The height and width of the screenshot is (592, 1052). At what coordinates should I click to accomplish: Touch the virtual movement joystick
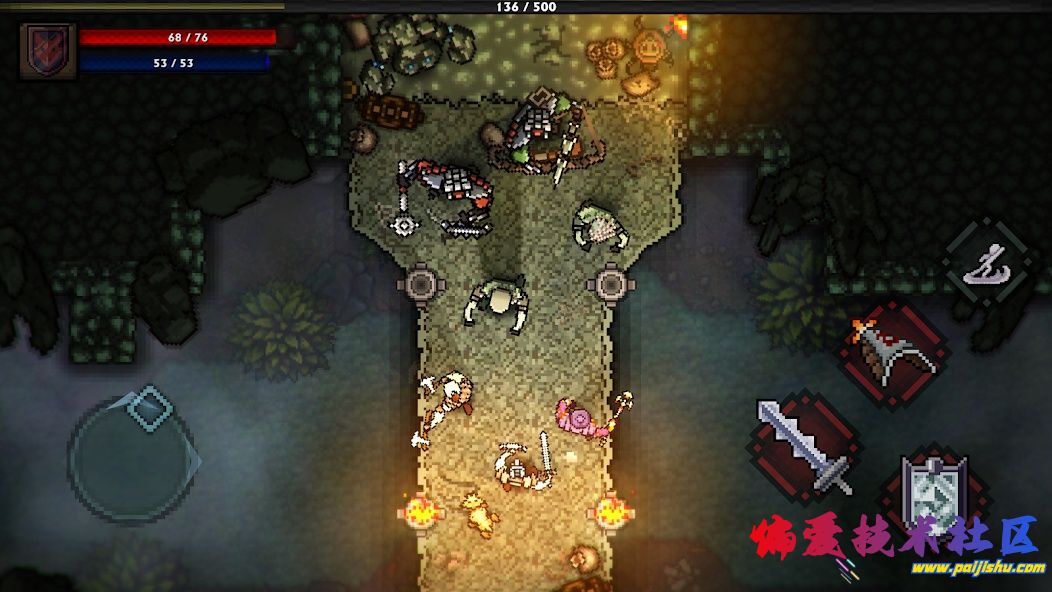[131, 455]
